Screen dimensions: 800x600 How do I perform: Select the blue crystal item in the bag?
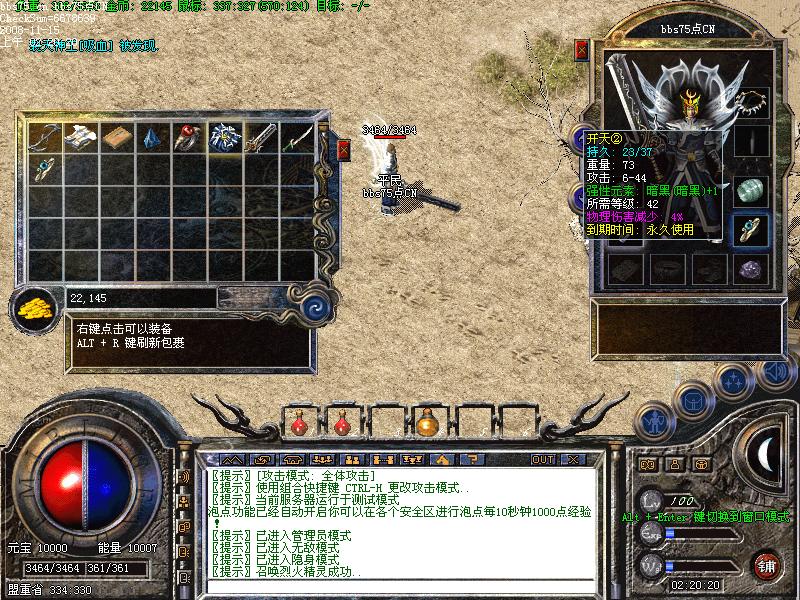coord(151,137)
